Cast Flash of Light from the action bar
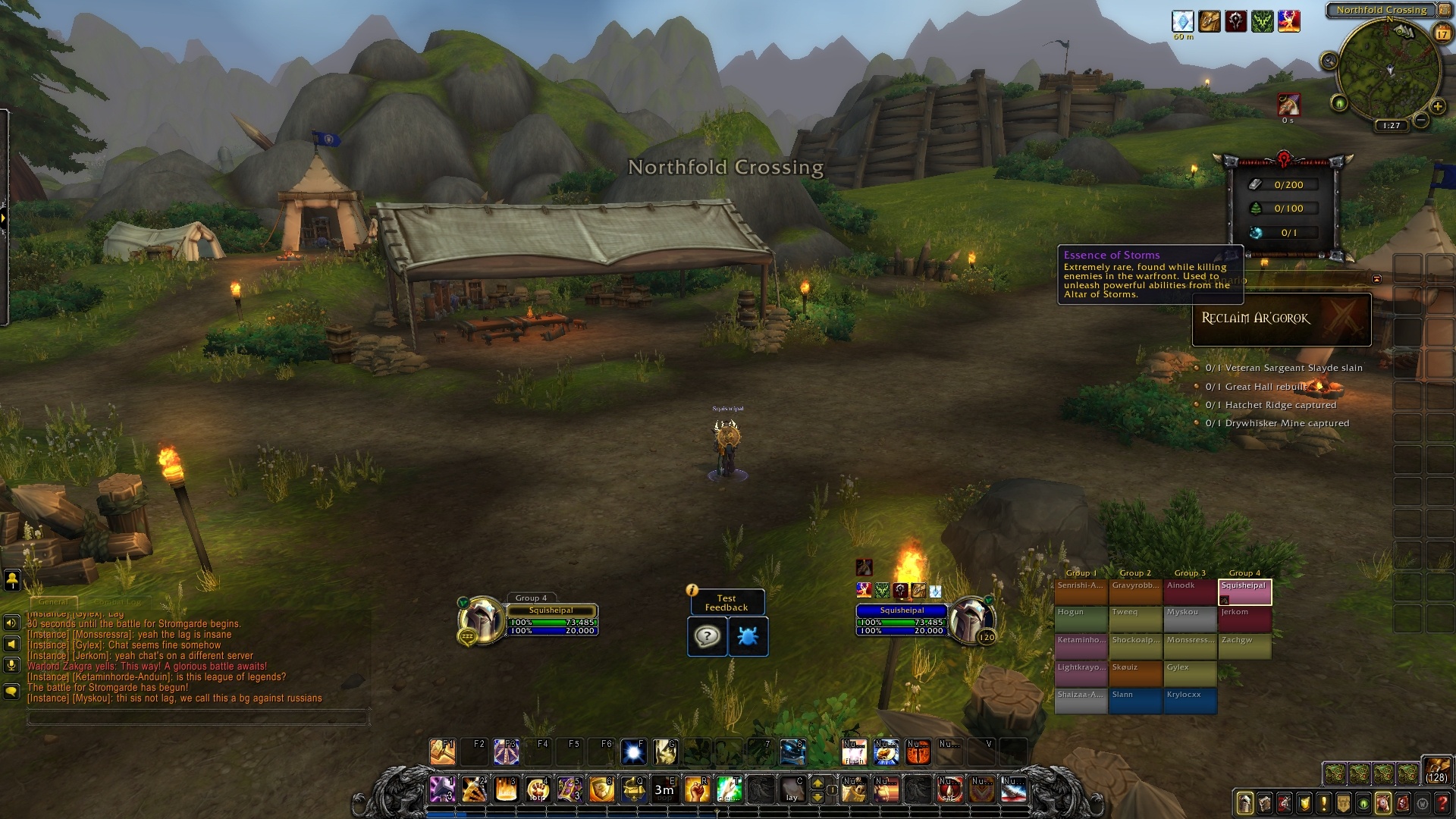This screenshot has width=1456, height=819. coord(855,753)
